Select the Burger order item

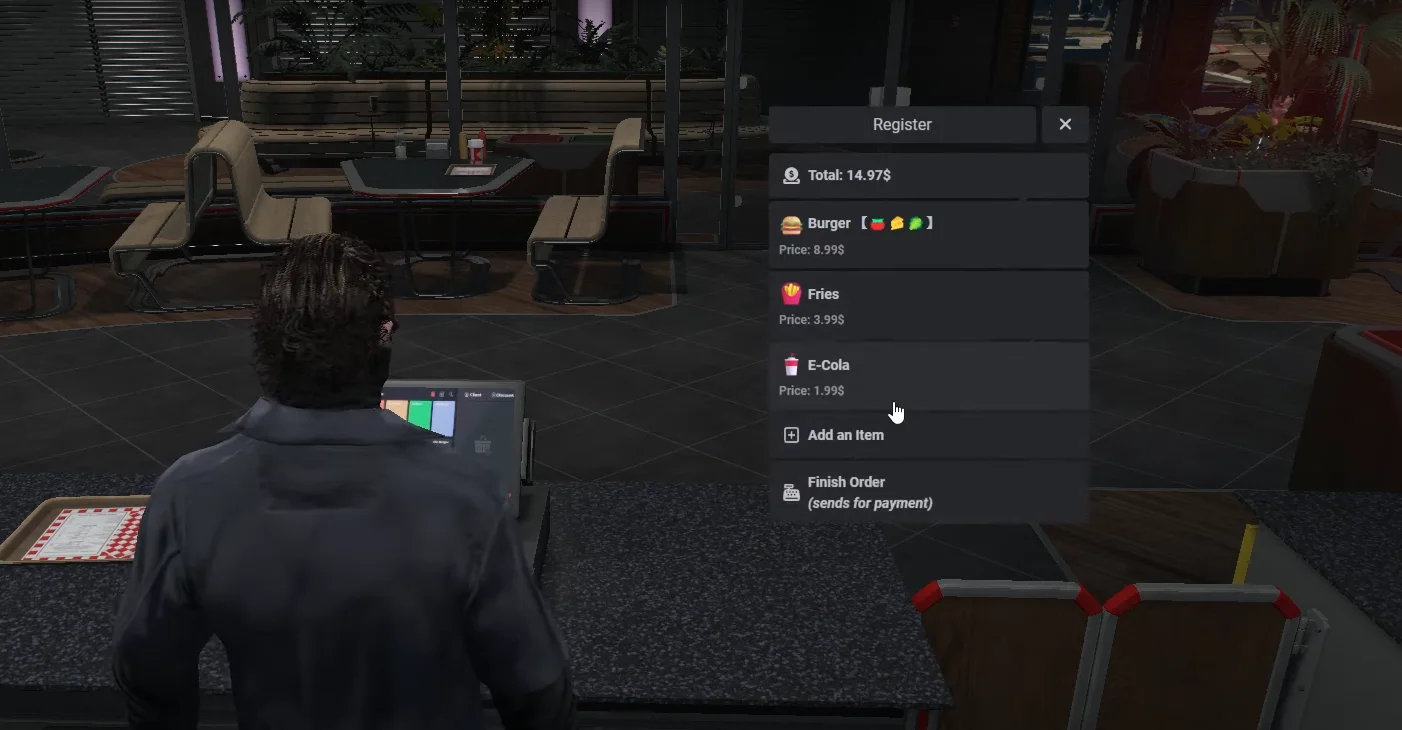pyautogui.click(x=928, y=235)
